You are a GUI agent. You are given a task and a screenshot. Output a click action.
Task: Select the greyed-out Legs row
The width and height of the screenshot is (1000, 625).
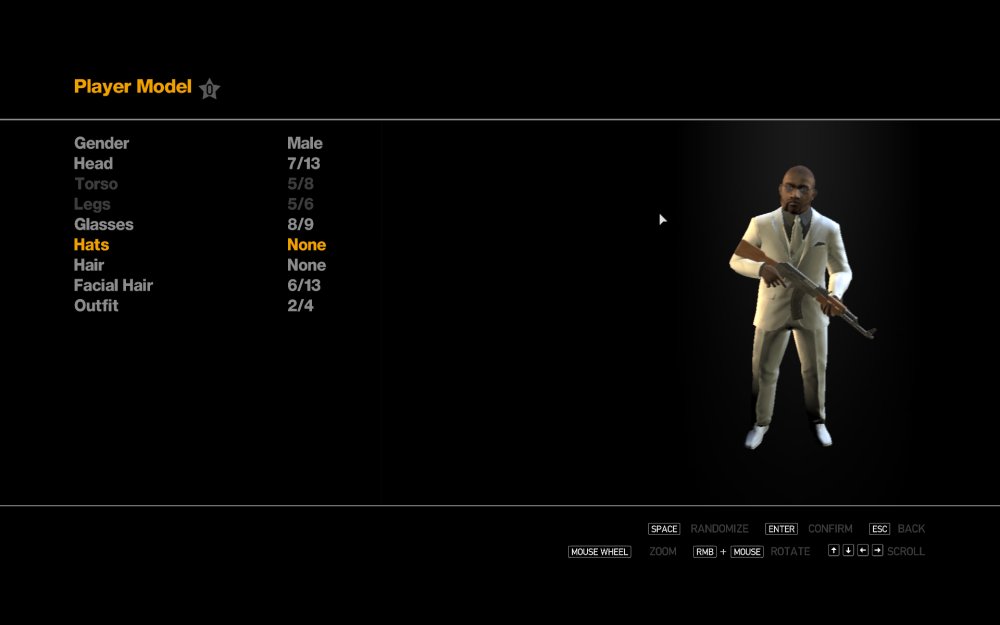pos(92,204)
